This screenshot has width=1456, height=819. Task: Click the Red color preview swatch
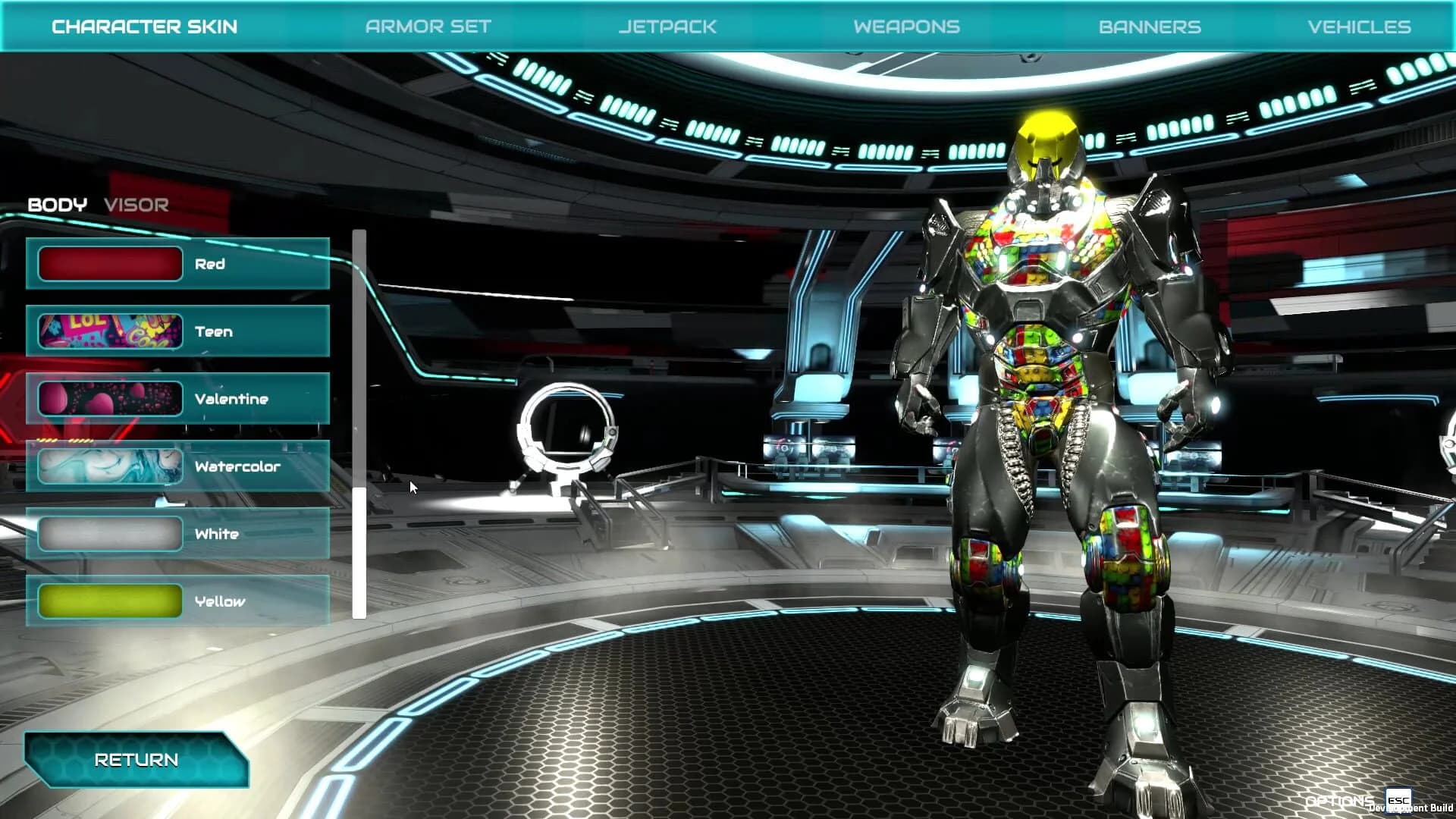(x=110, y=264)
